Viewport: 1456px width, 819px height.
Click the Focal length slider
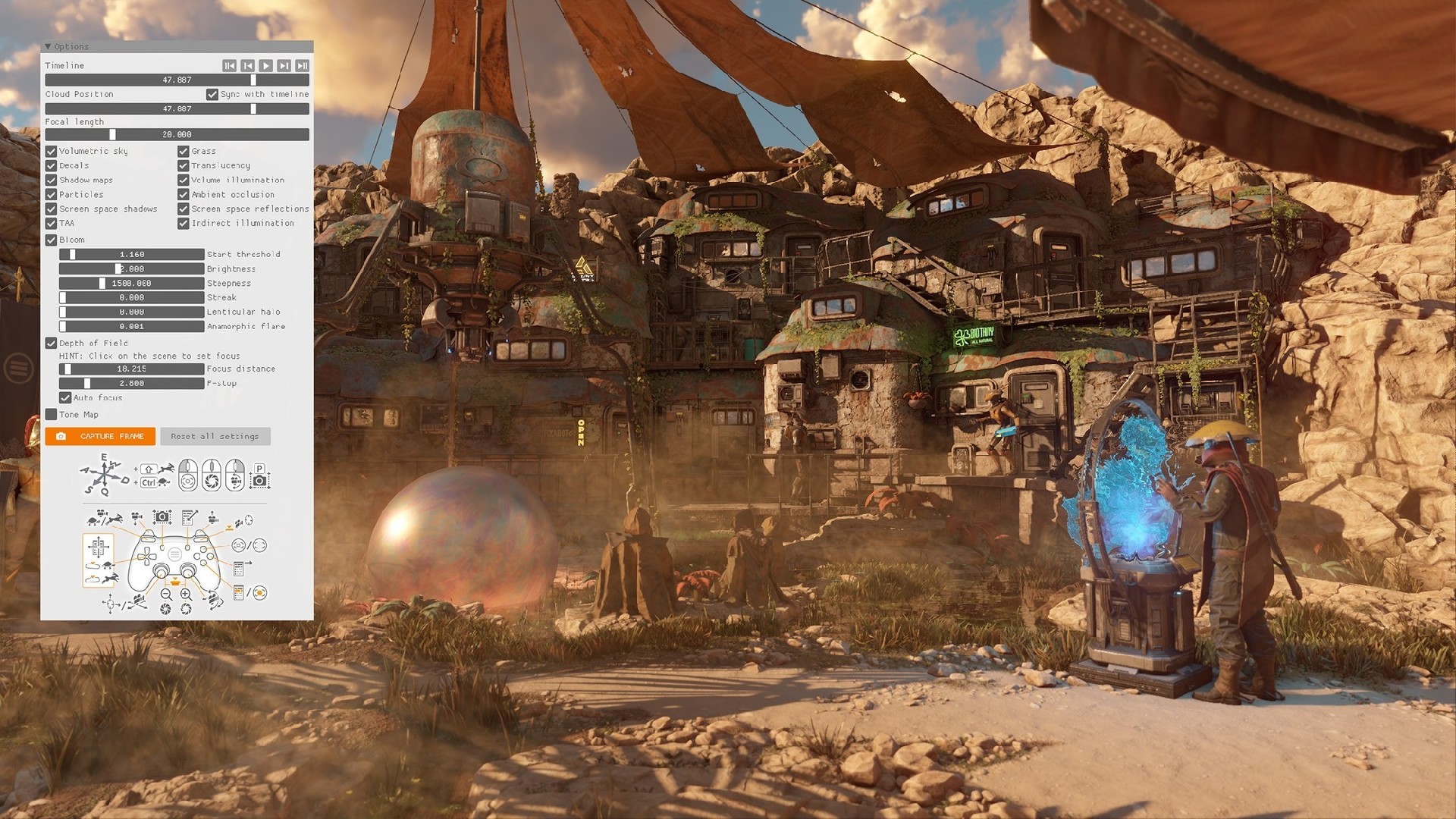click(x=177, y=134)
